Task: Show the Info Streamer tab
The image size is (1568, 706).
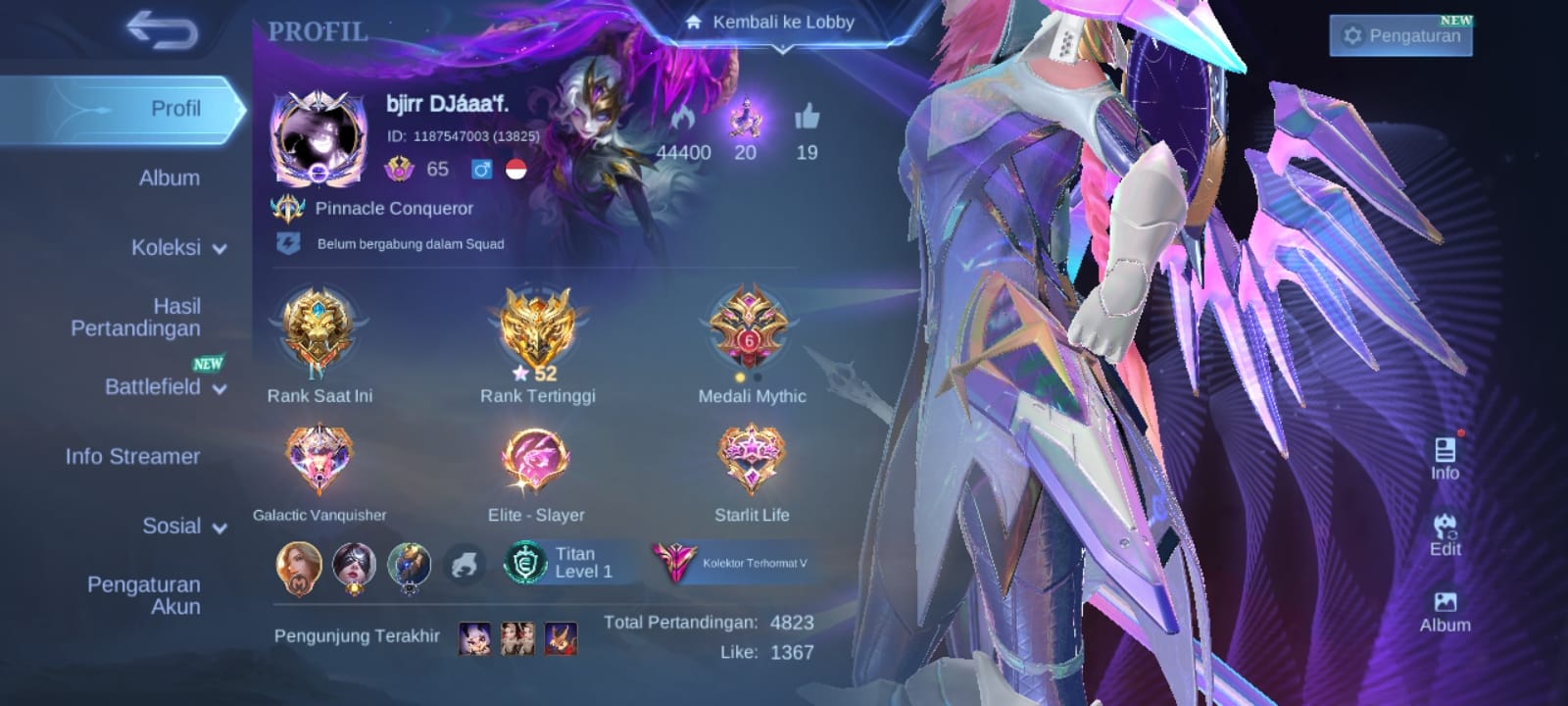Action: pos(132,456)
